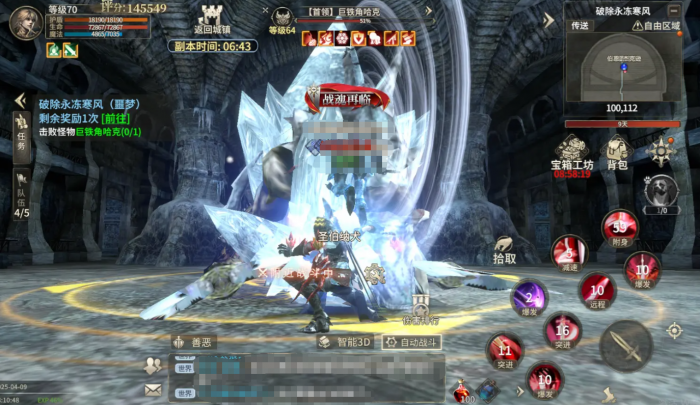Cast the 减速 slow skill

pyautogui.click(x=569, y=251)
